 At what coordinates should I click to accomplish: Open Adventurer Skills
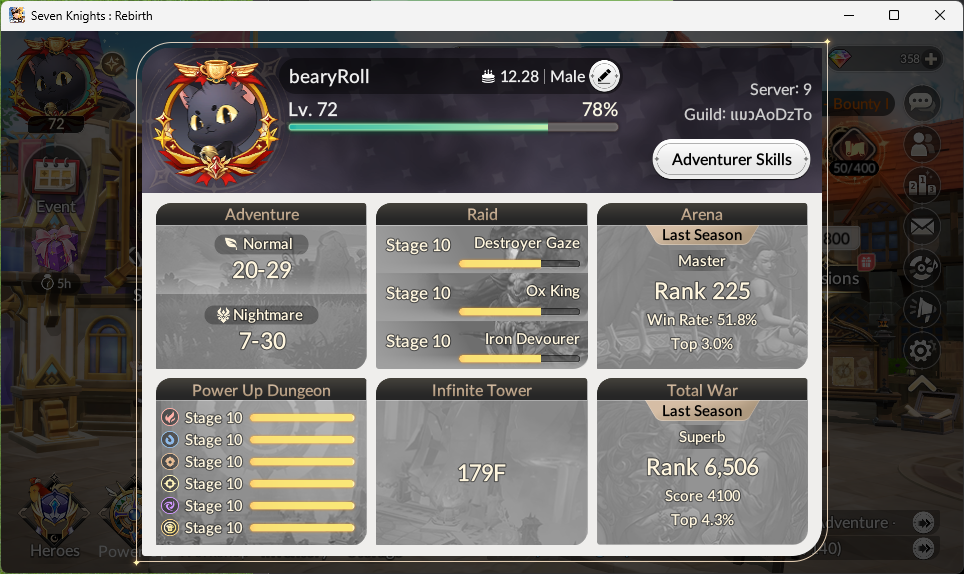[x=731, y=160]
